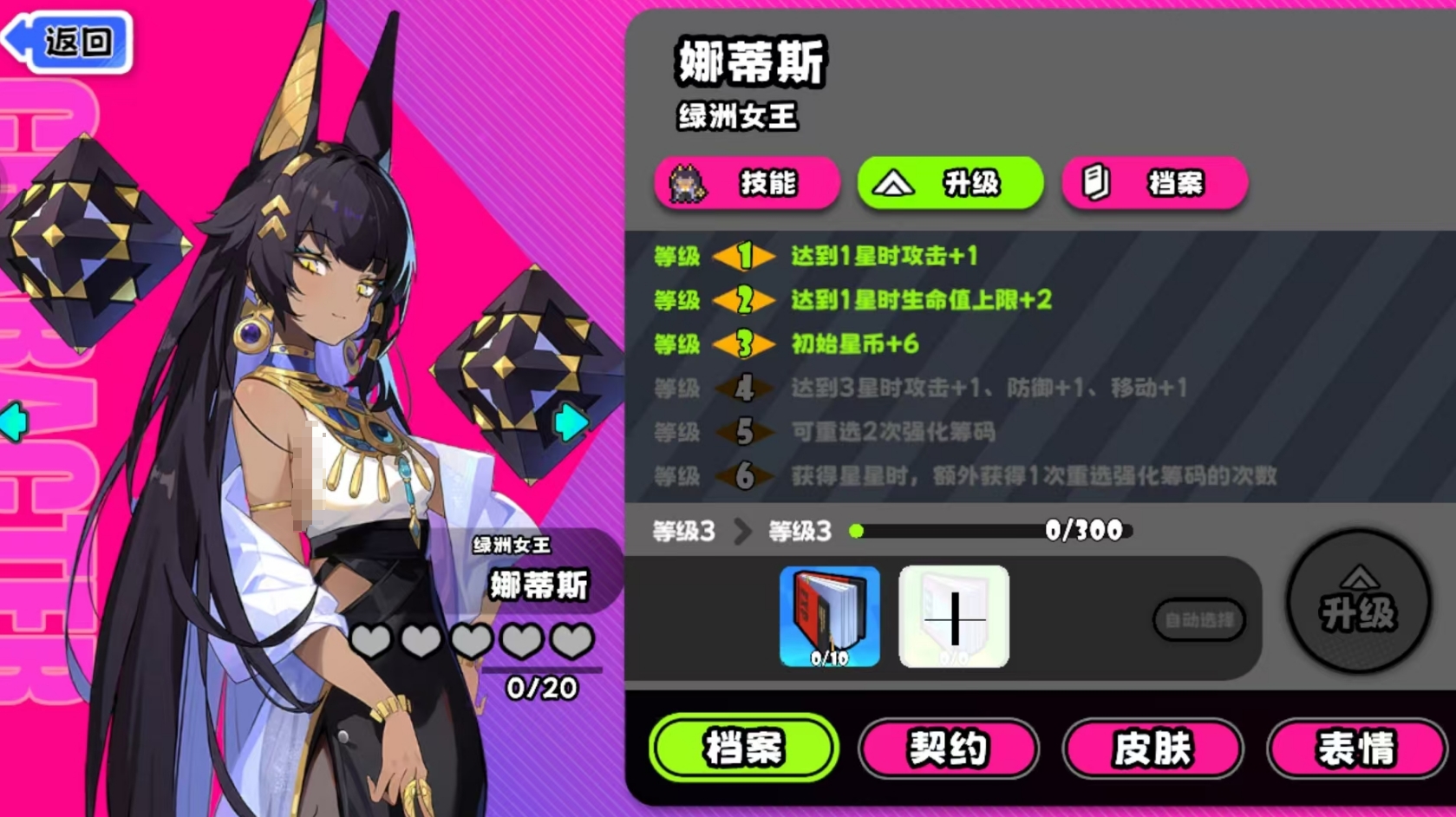Open the 表情 emote tab
This screenshot has width=1456, height=817.
click(1358, 748)
